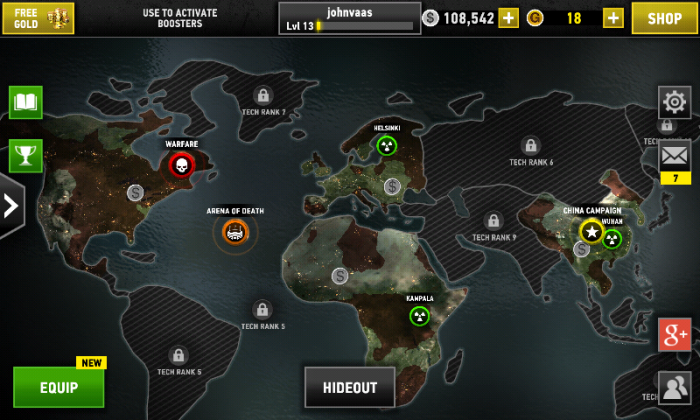Add more cash with the plus button
The height and width of the screenshot is (420, 700).
[x=509, y=18]
